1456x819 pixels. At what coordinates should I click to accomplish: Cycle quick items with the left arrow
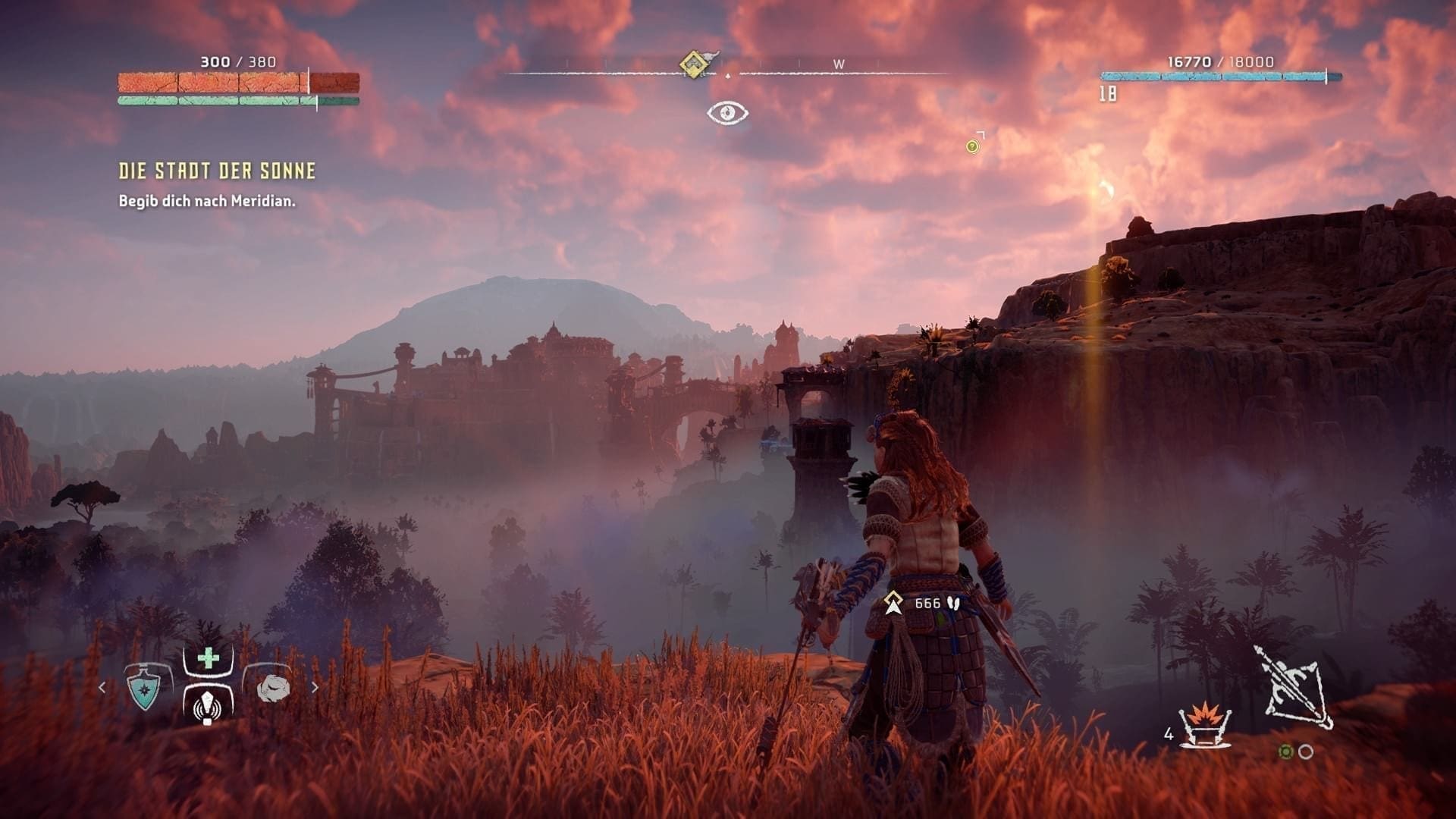pyautogui.click(x=102, y=688)
